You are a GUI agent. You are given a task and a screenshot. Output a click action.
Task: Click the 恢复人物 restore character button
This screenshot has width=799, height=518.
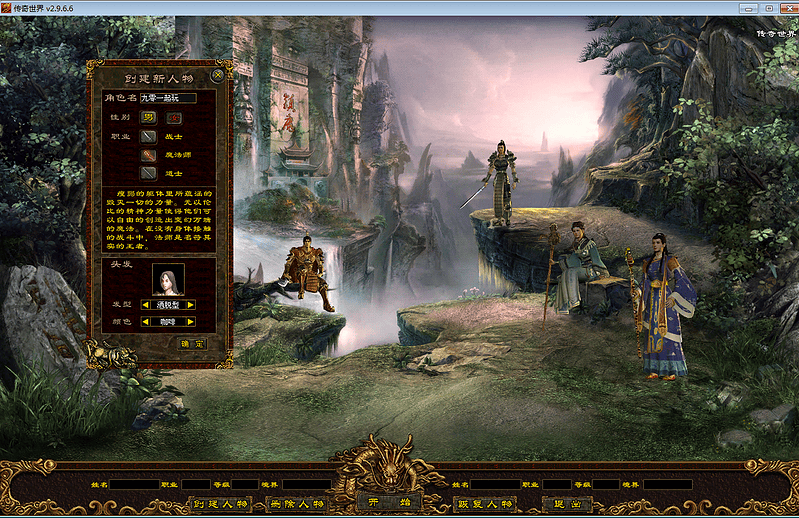click(483, 504)
